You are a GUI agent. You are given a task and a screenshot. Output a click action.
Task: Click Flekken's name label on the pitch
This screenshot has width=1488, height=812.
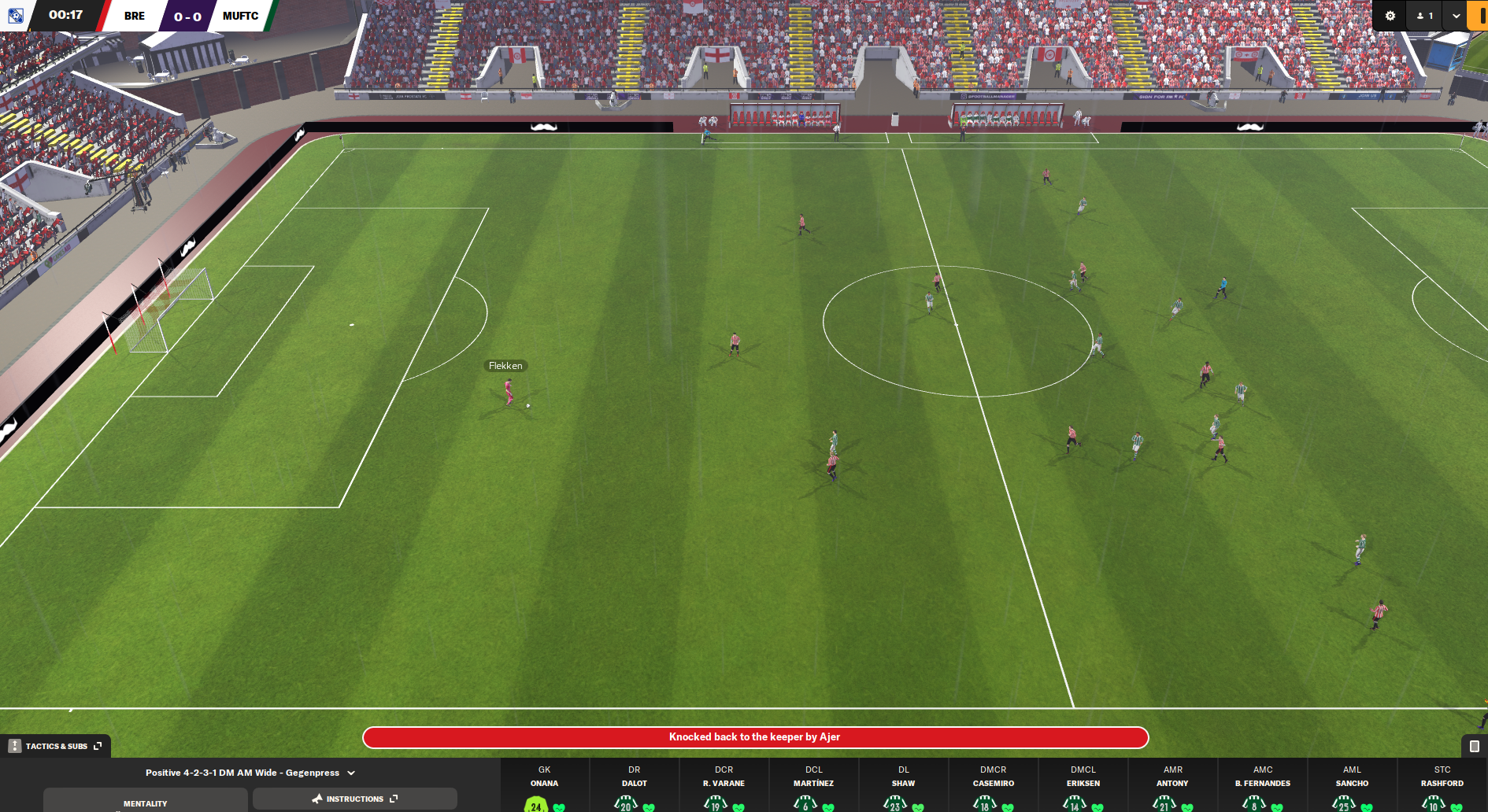tap(507, 365)
